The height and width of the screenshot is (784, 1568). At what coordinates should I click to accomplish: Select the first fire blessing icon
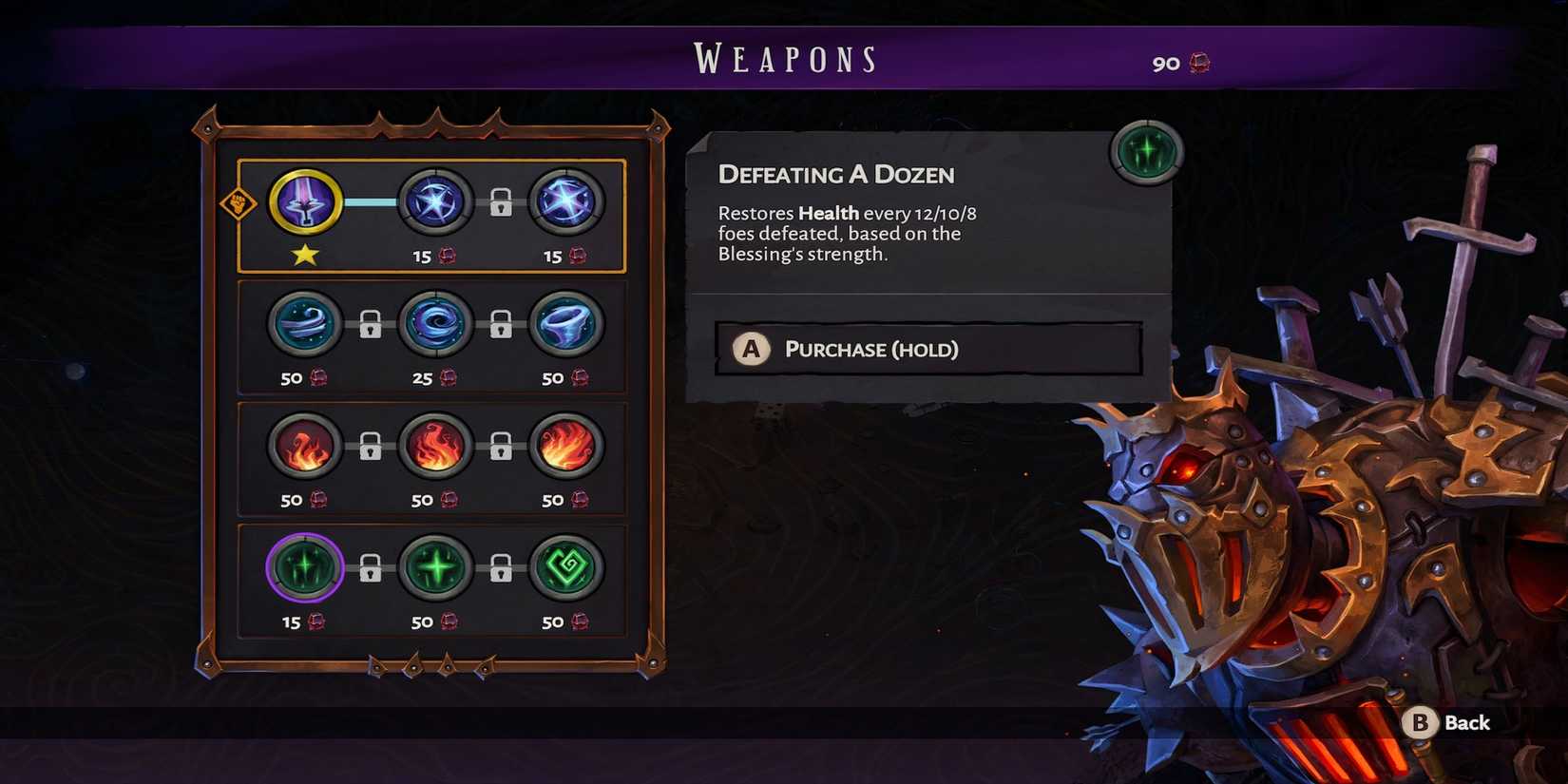[304, 447]
